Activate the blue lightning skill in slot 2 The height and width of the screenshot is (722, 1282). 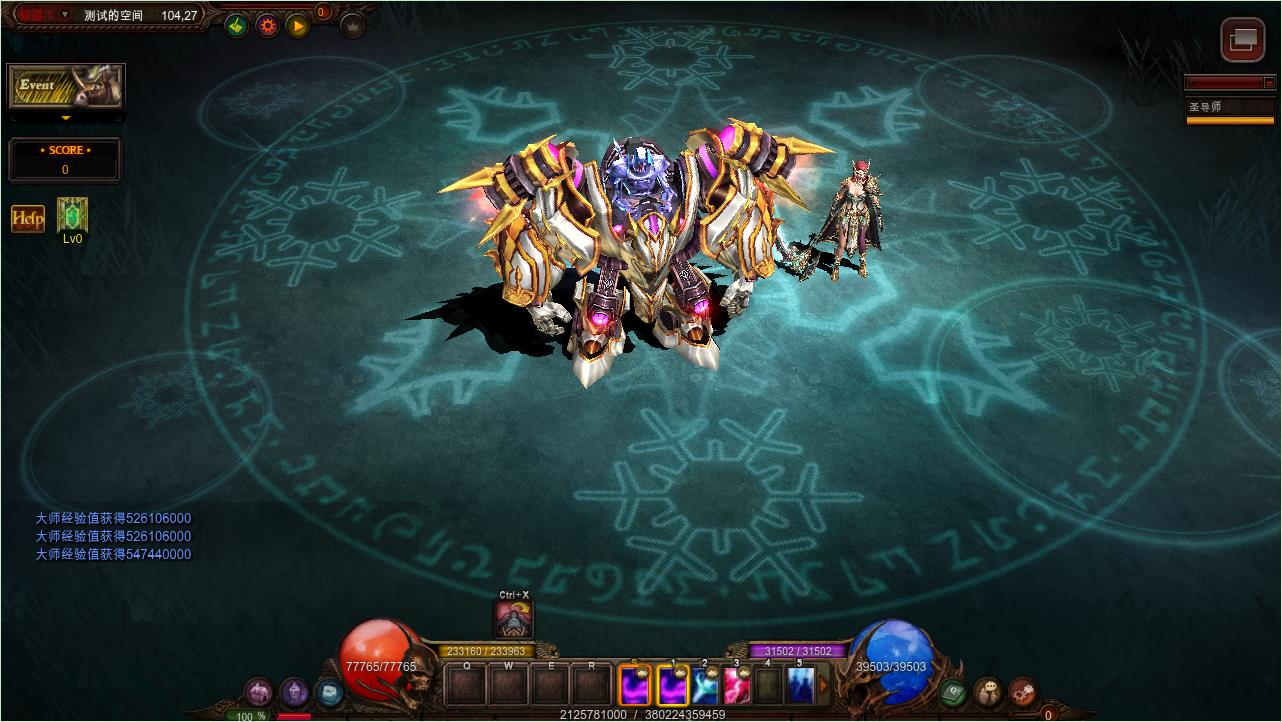point(705,685)
